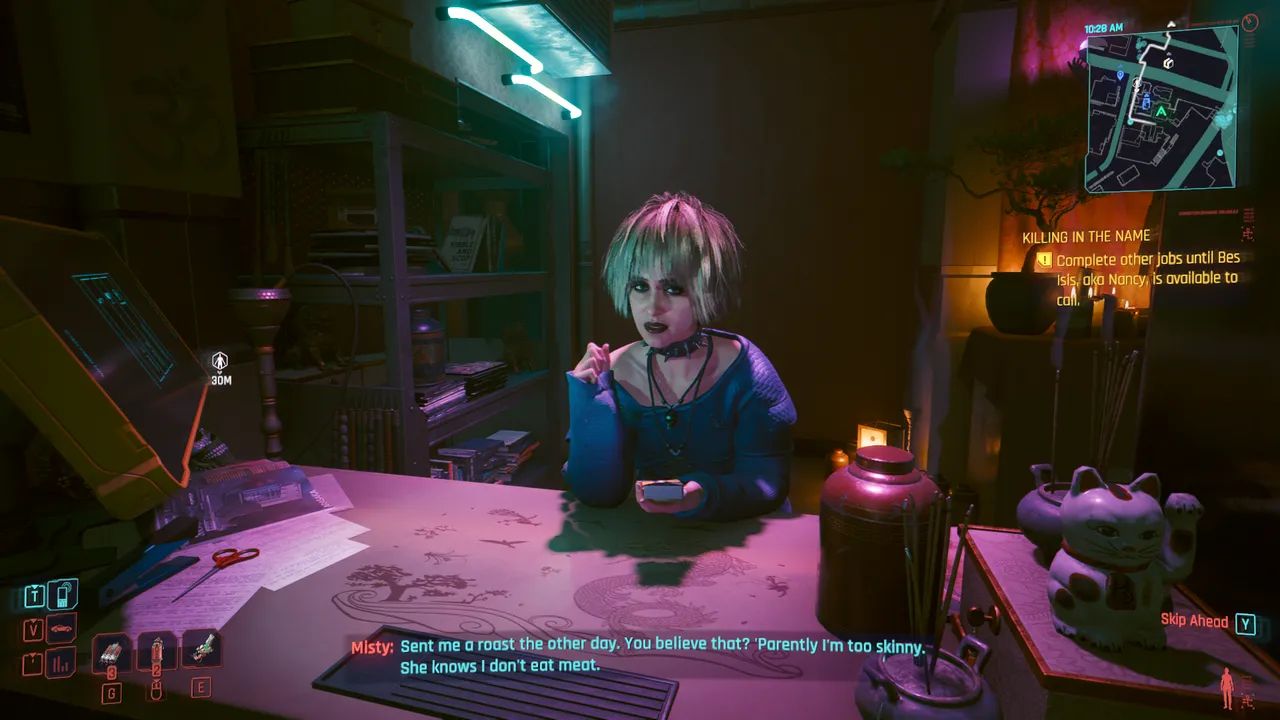Open the phone icon
Viewport: 1280px width, 720px height.
tap(62, 595)
